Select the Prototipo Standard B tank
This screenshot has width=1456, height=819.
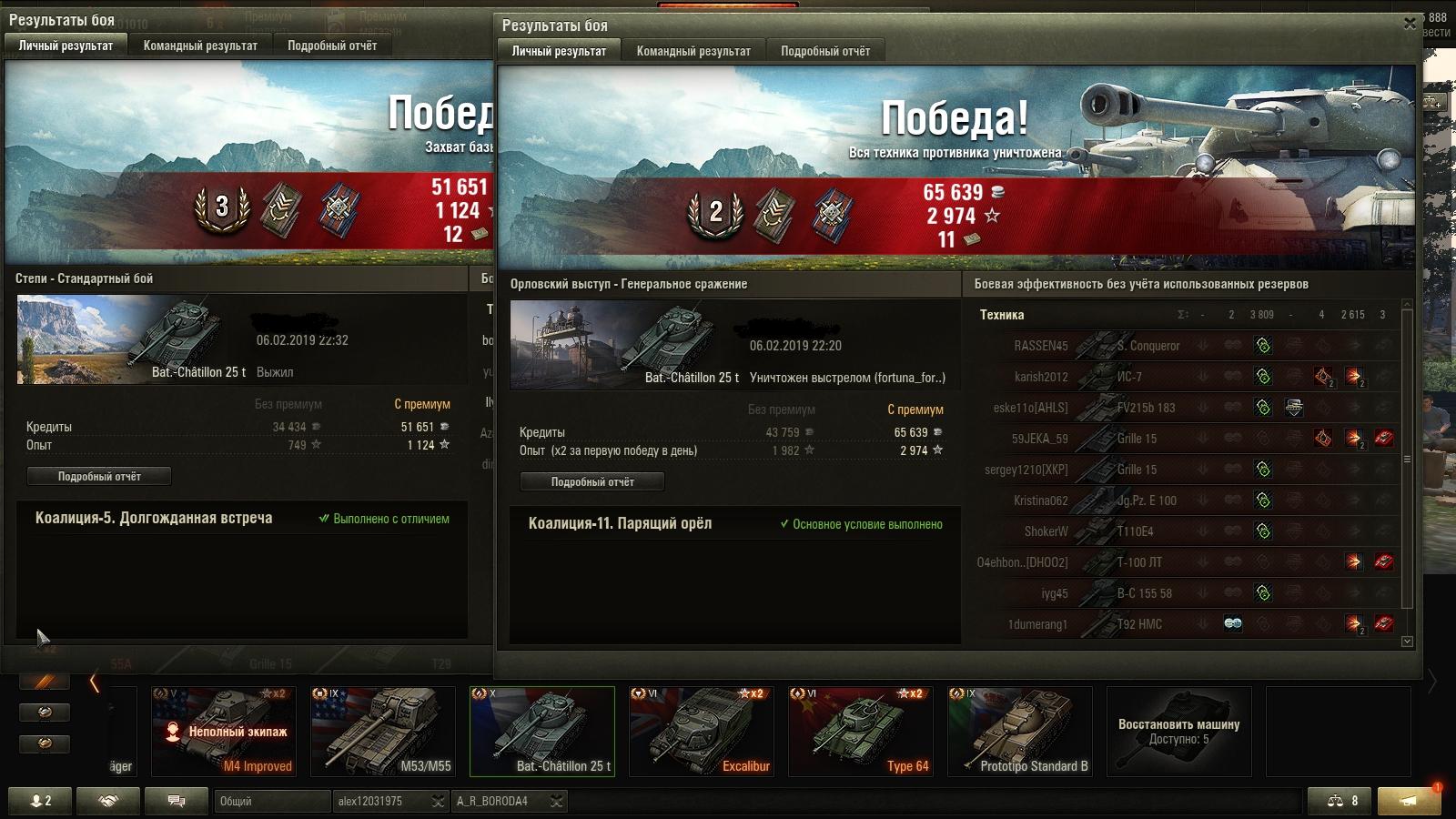tap(1019, 731)
